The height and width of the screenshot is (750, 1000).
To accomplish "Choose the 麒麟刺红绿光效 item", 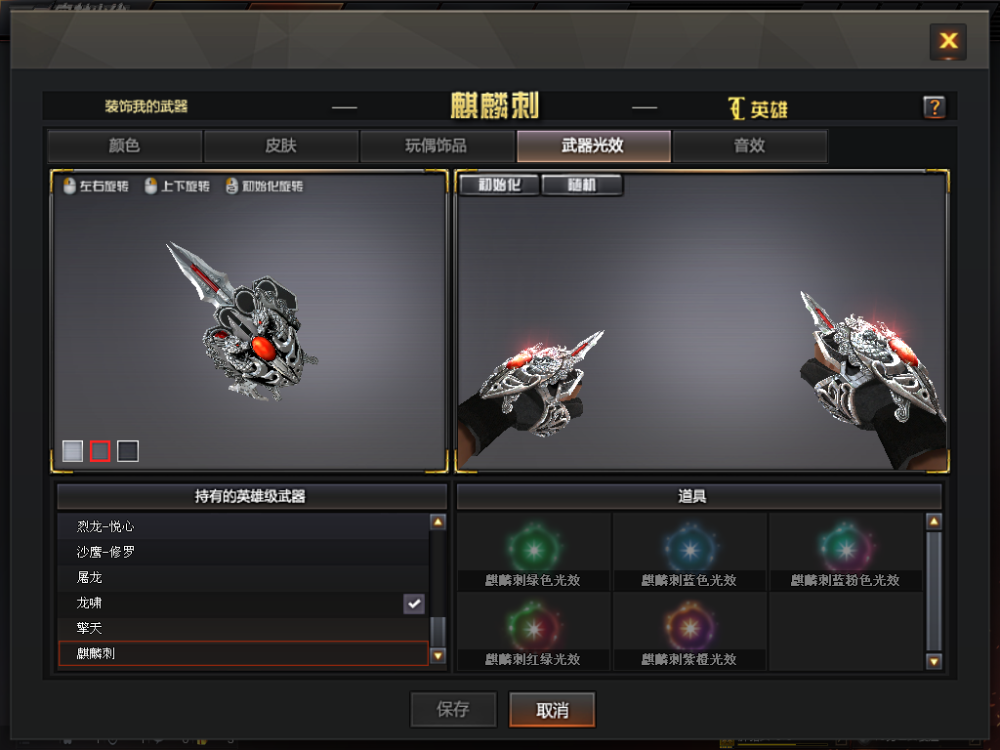I will pyautogui.click(x=534, y=631).
